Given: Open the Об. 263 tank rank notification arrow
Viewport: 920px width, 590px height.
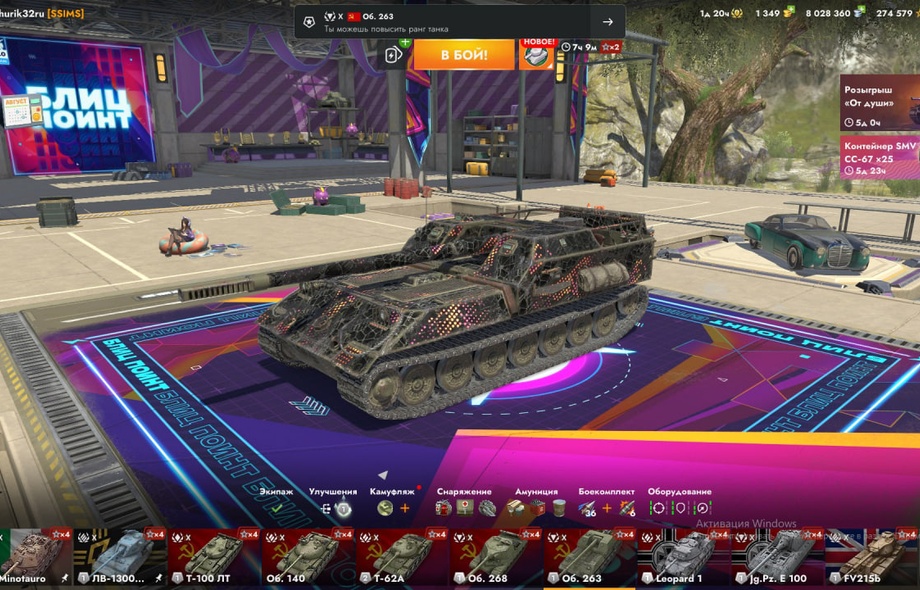Looking at the screenshot, I should (x=607, y=22).
